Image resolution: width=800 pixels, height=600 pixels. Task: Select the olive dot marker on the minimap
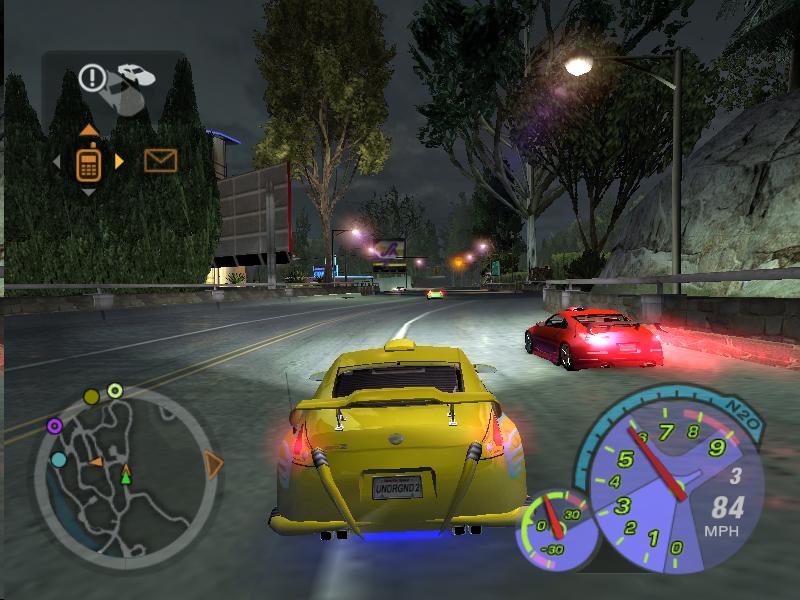click(91, 397)
